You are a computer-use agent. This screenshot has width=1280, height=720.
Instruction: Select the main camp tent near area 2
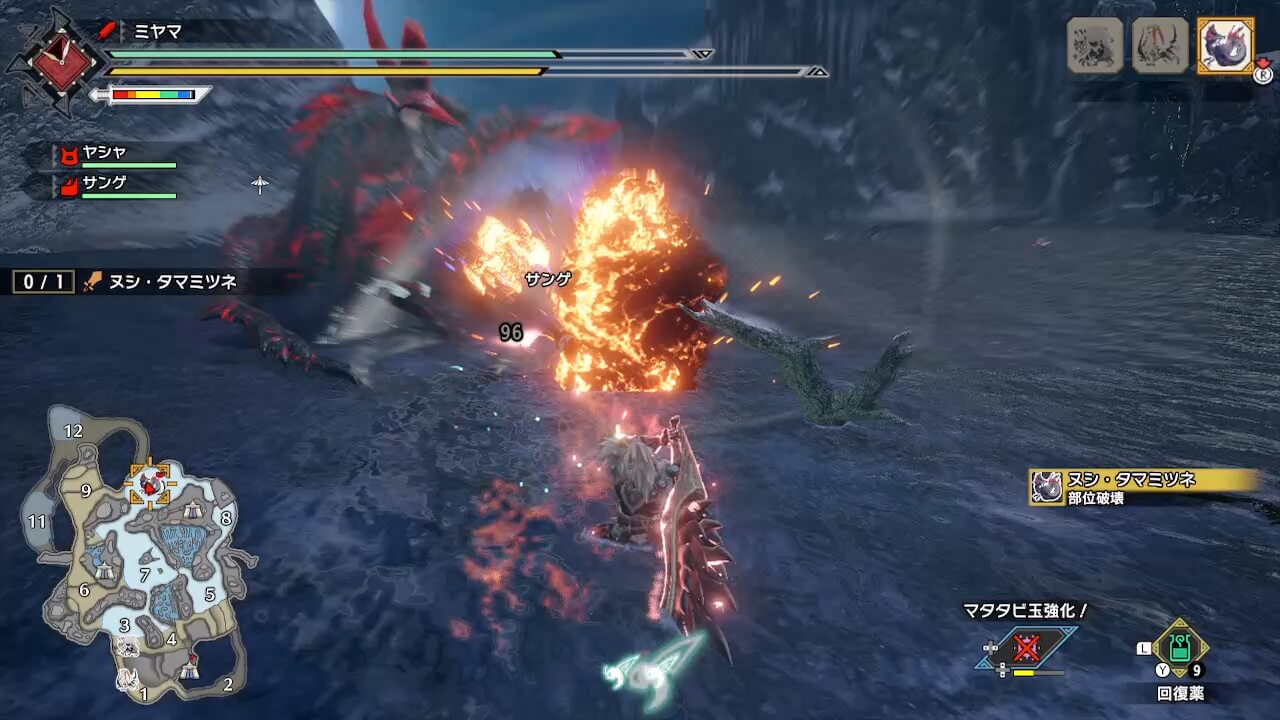[x=190, y=672]
